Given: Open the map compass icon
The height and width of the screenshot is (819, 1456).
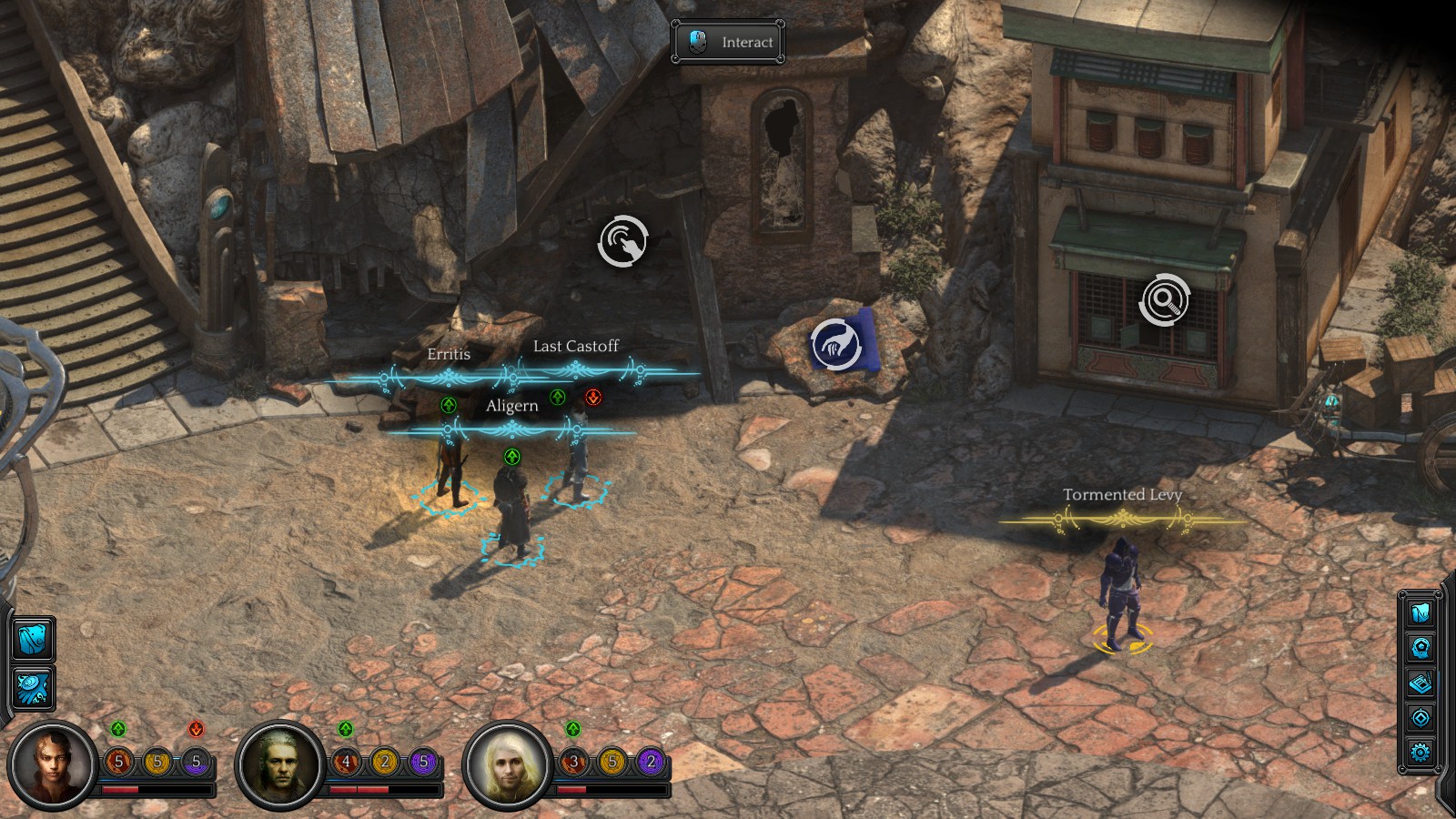Looking at the screenshot, I should pos(1421,718).
